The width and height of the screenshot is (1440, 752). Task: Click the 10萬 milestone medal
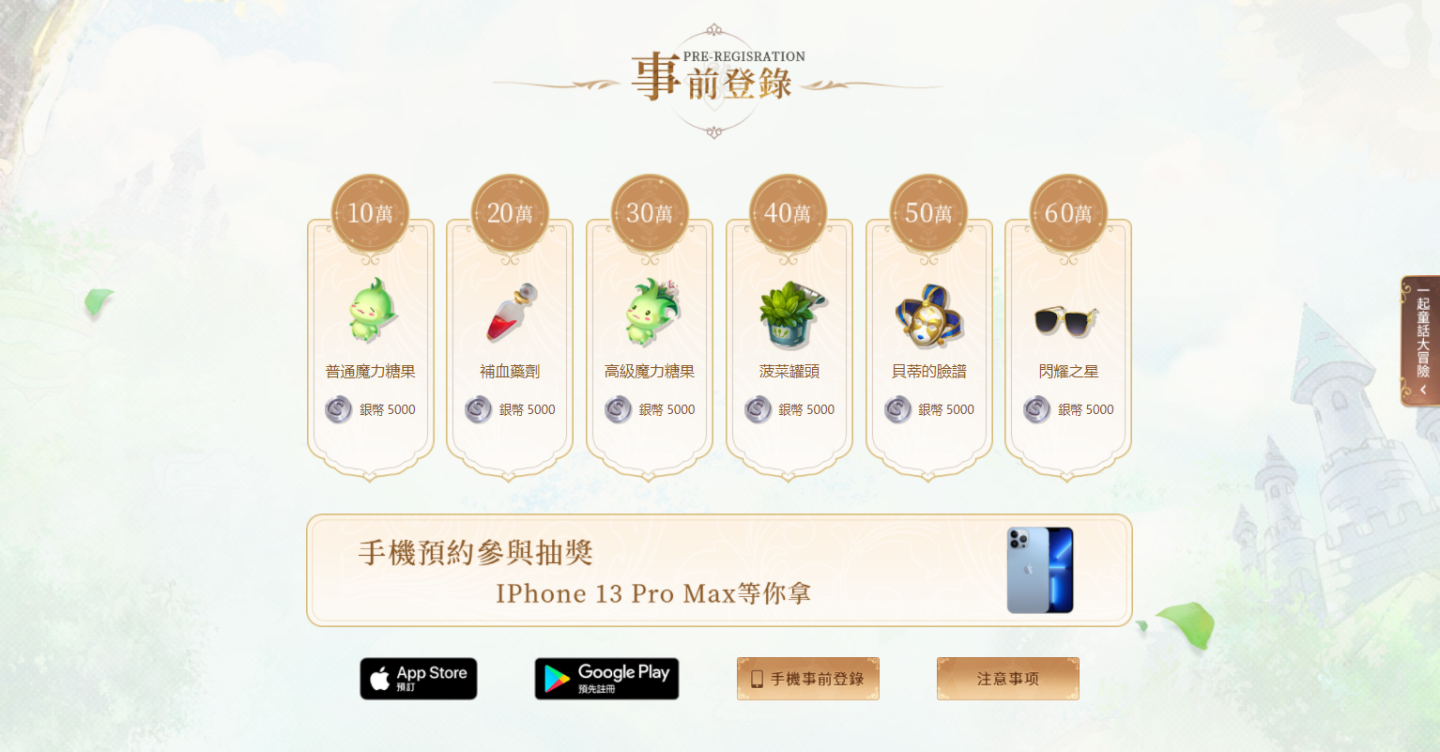[368, 209]
